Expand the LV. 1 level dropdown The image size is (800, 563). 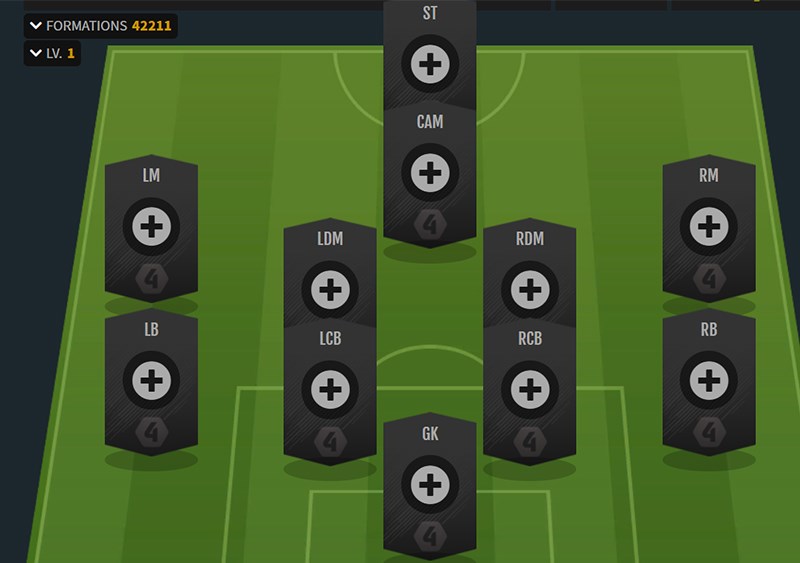52,53
